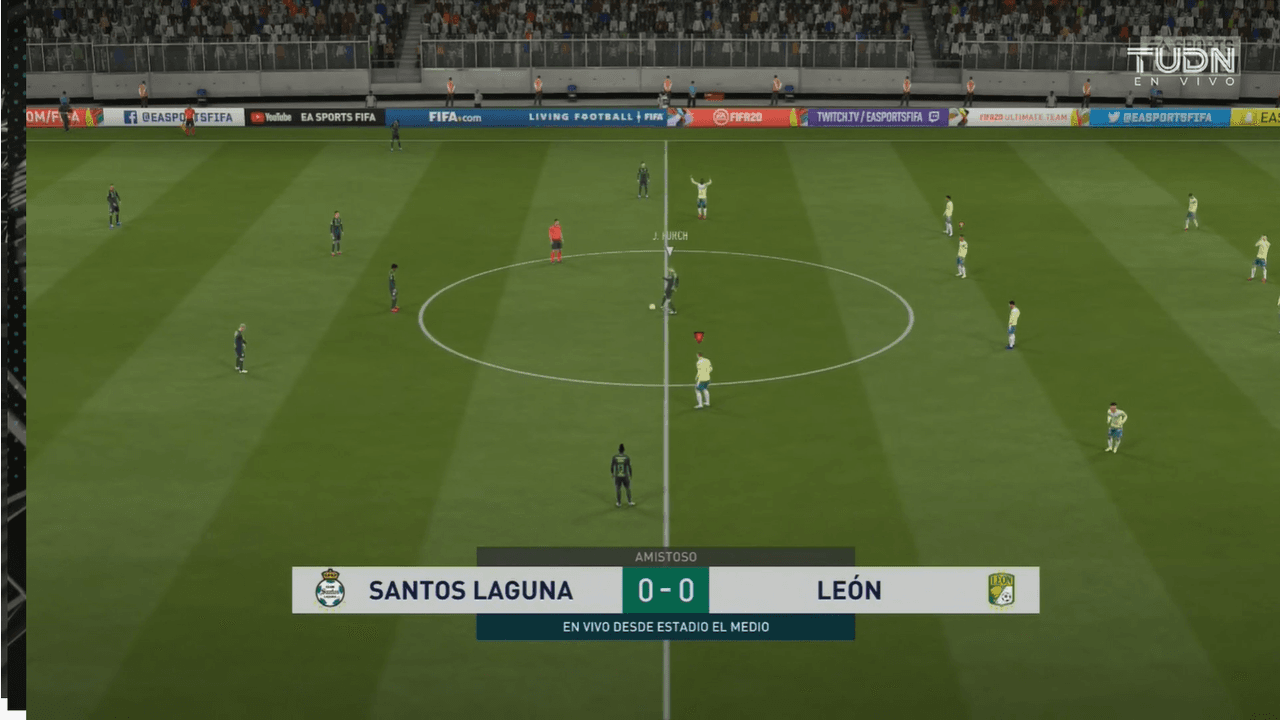
Task: Click the Santos Laguna club crest on the scoreboard
Action: [x=328, y=590]
